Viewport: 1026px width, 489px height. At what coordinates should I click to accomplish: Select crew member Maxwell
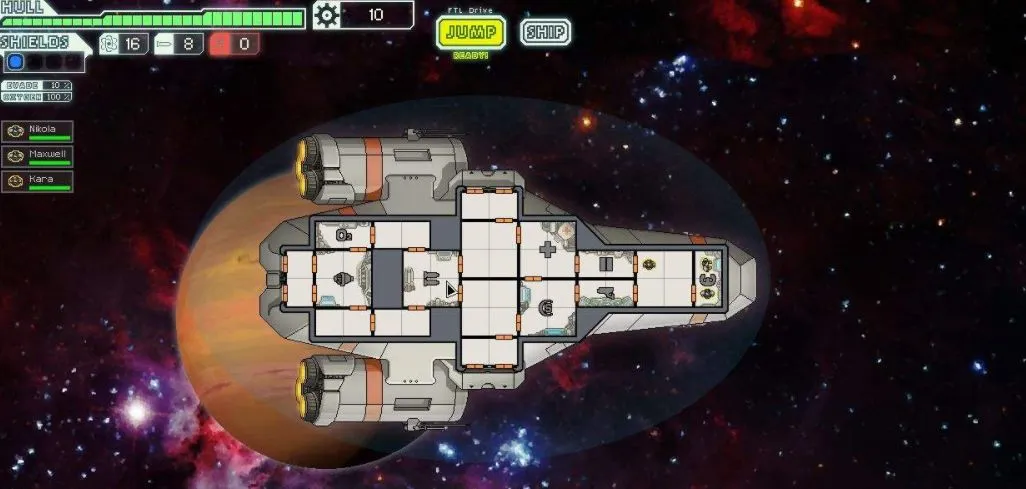click(38, 156)
